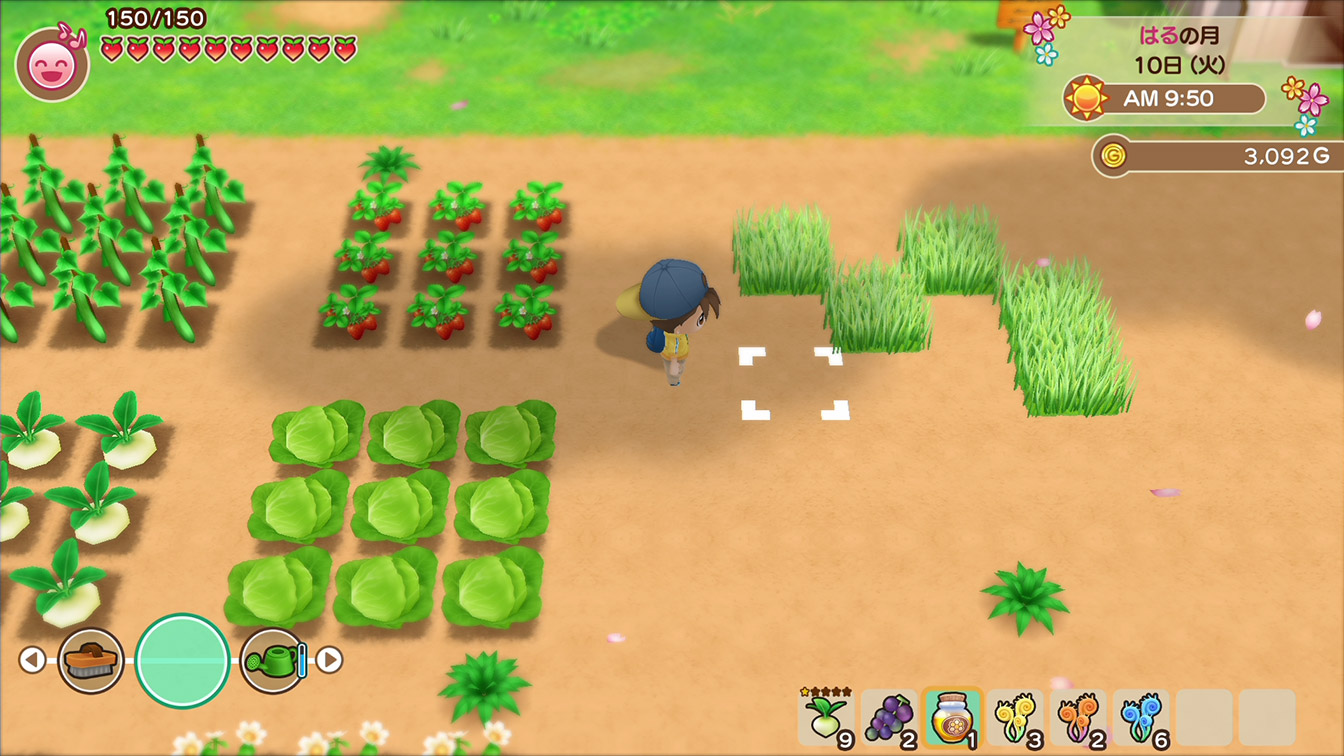Choose the purple grapes slot
The height and width of the screenshot is (756, 1344).
pos(889,717)
